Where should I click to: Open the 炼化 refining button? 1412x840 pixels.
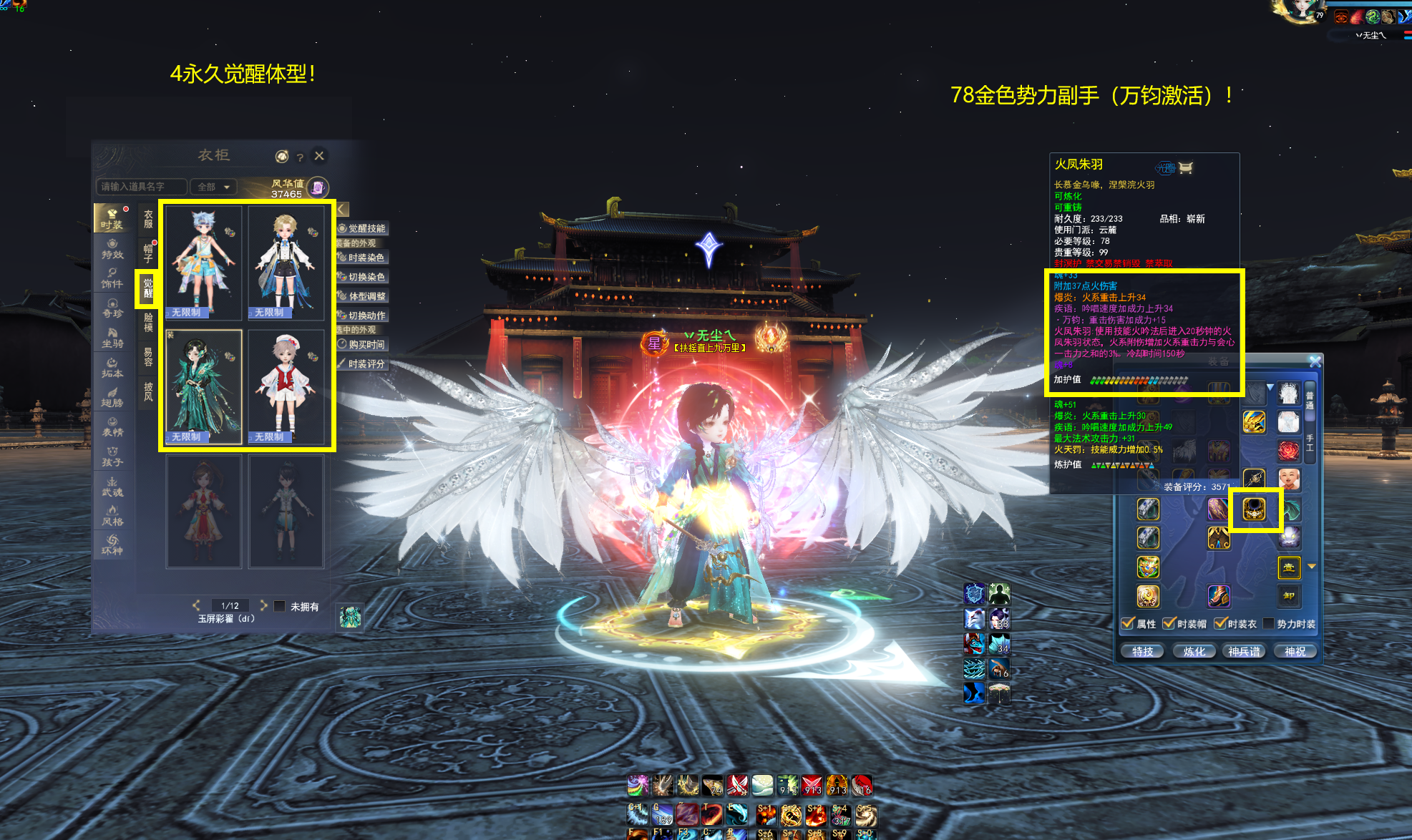(x=1194, y=651)
